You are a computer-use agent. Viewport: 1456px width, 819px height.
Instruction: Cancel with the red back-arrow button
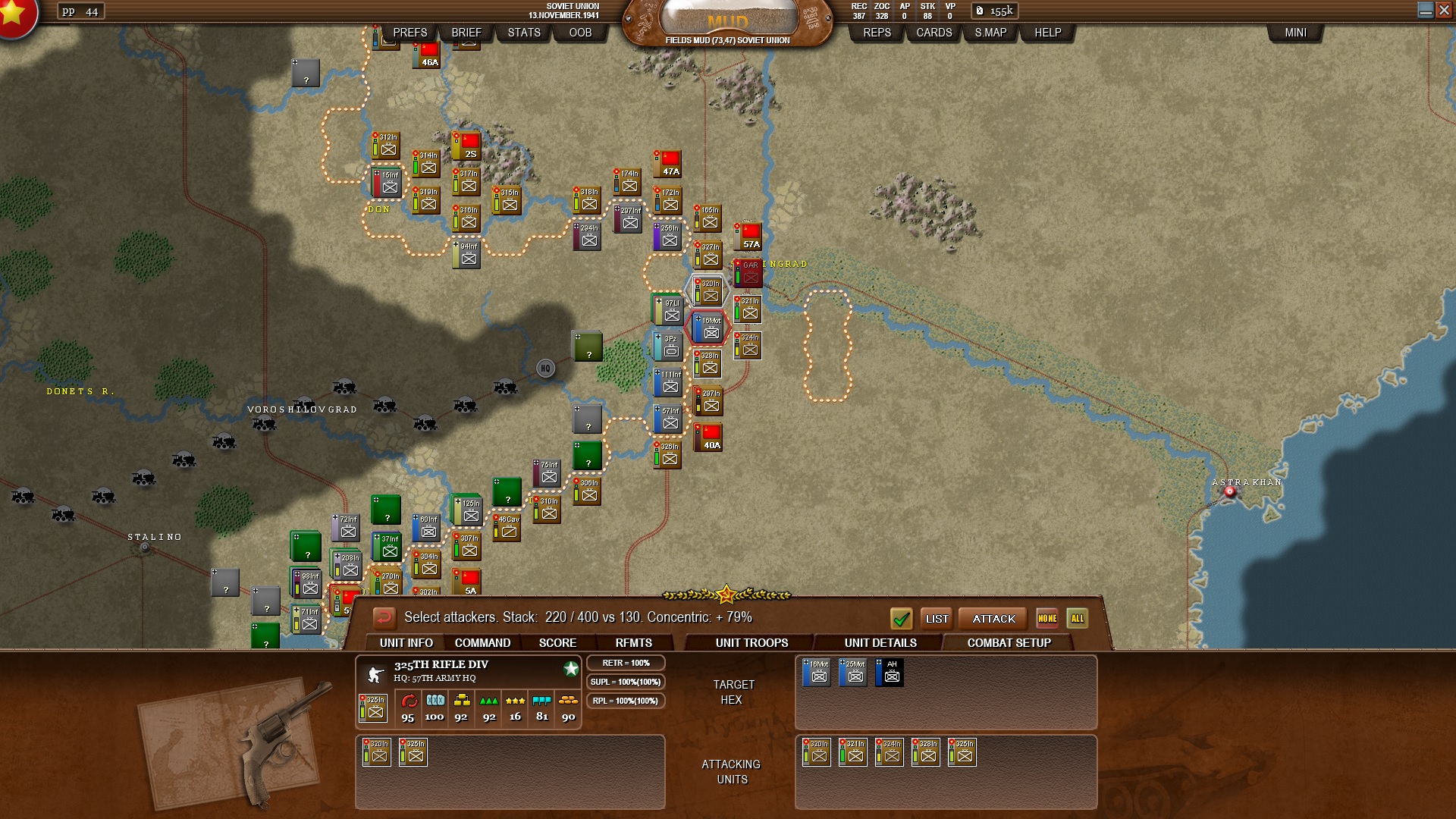click(384, 617)
